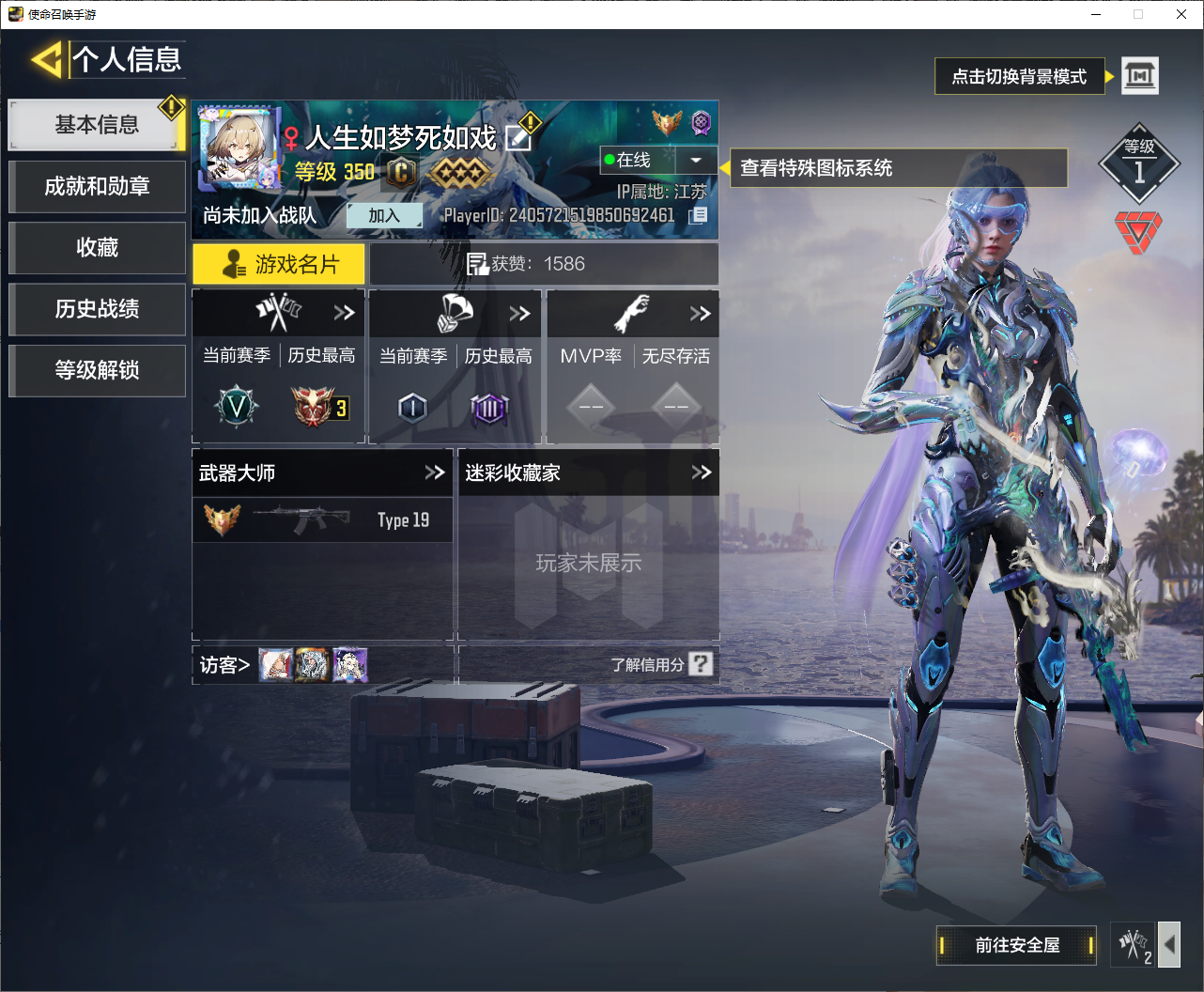The width and height of the screenshot is (1204, 992).
Task: Copy the PlayerID using the copy icon
Action: tap(699, 216)
